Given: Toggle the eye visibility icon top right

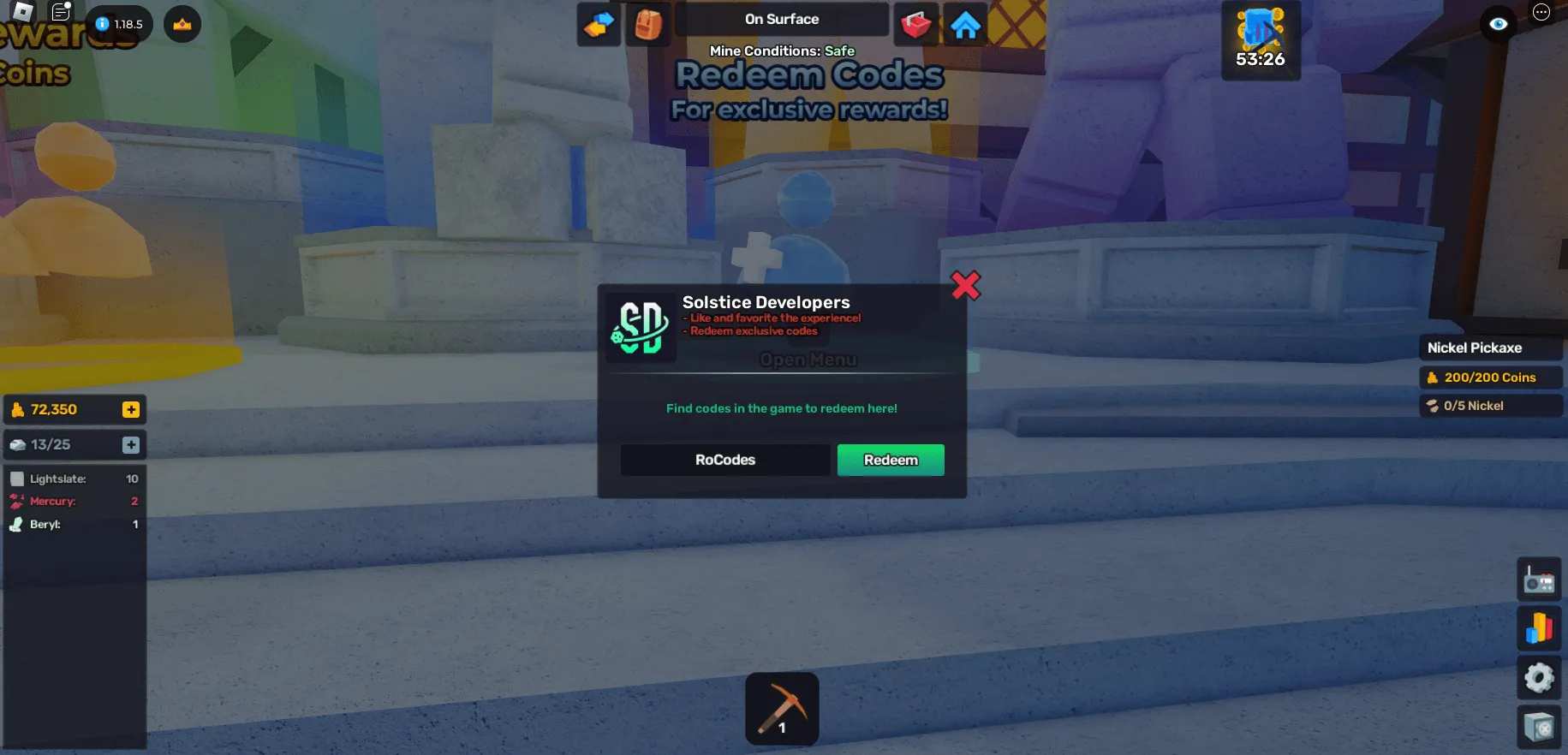Looking at the screenshot, I should coord(1498,24).
